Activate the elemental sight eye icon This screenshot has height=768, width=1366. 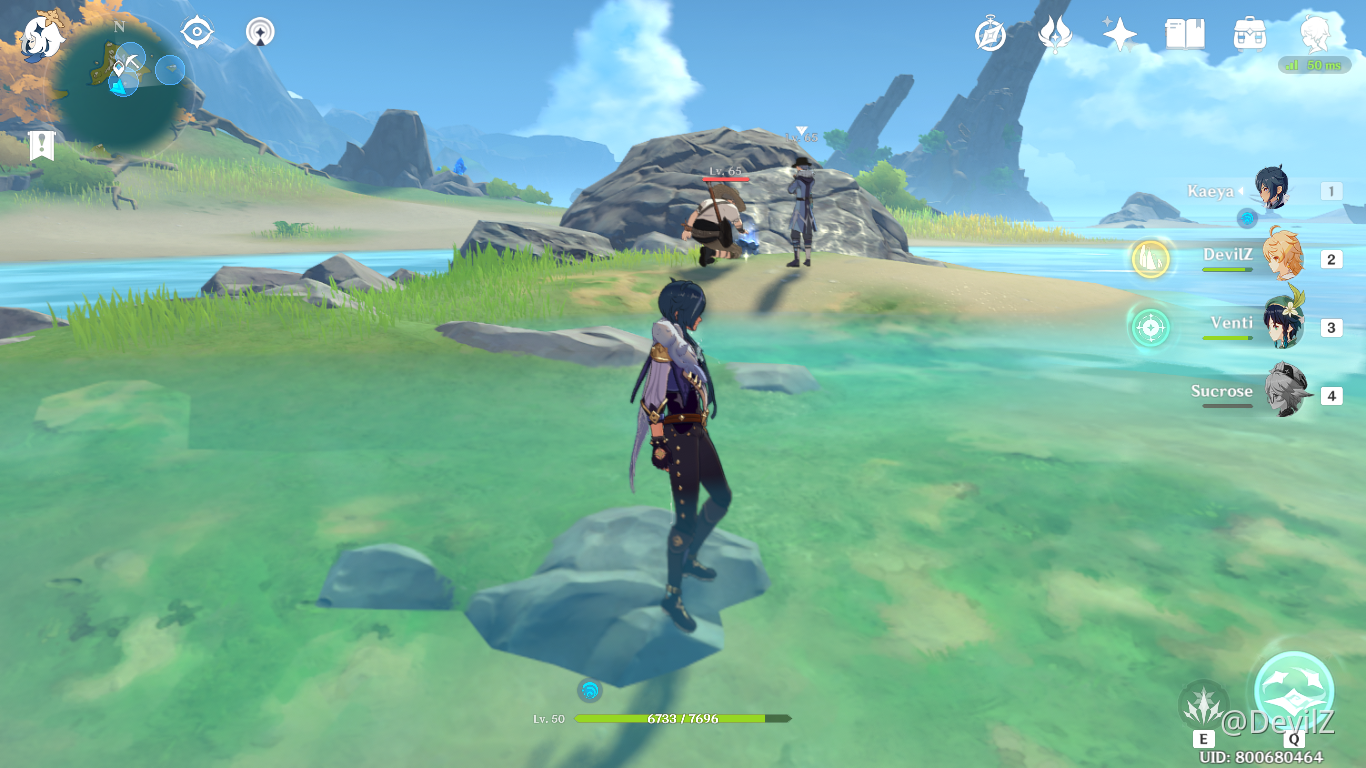coord(197,32)
